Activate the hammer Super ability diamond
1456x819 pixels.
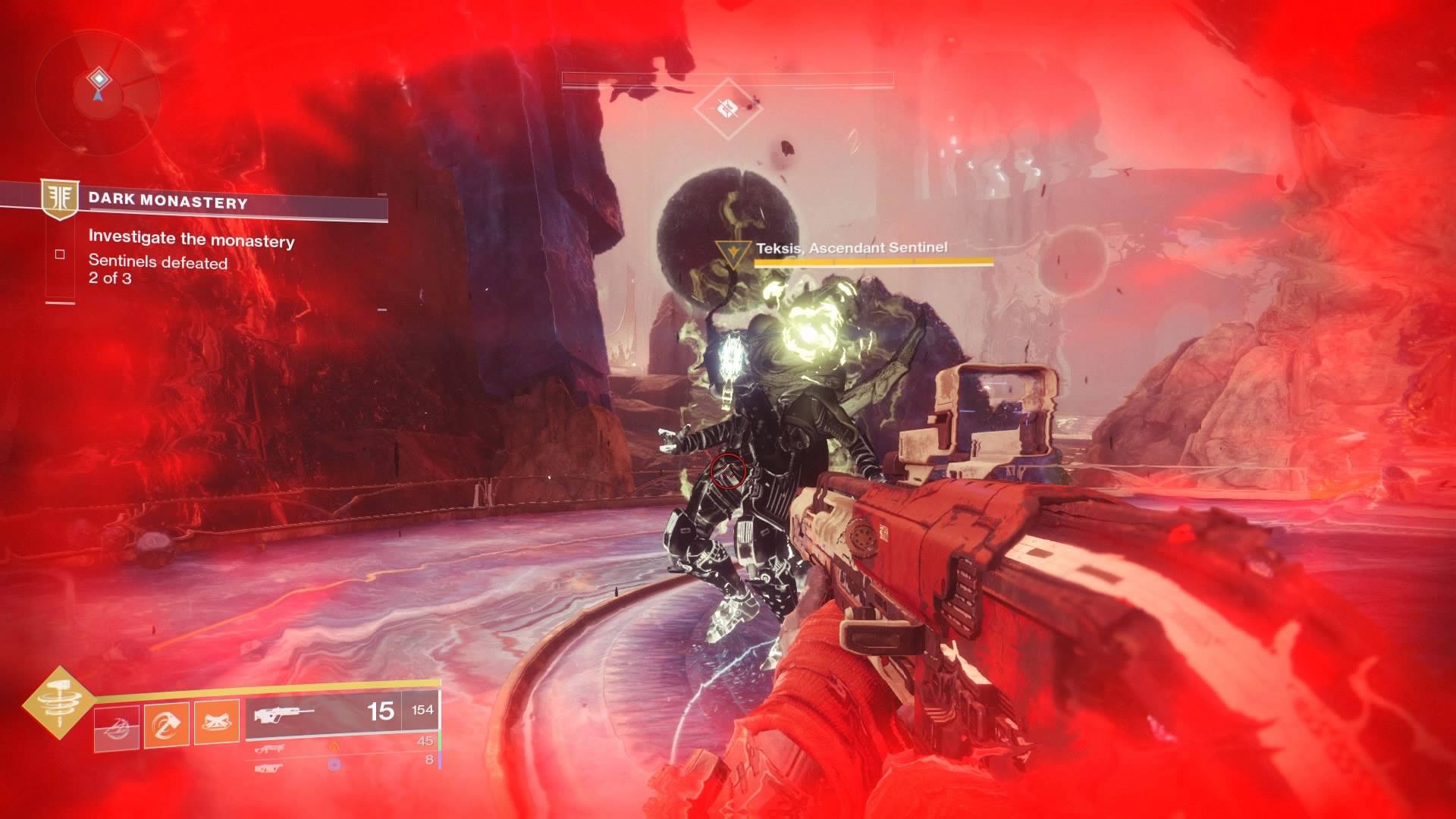(59, 704)
